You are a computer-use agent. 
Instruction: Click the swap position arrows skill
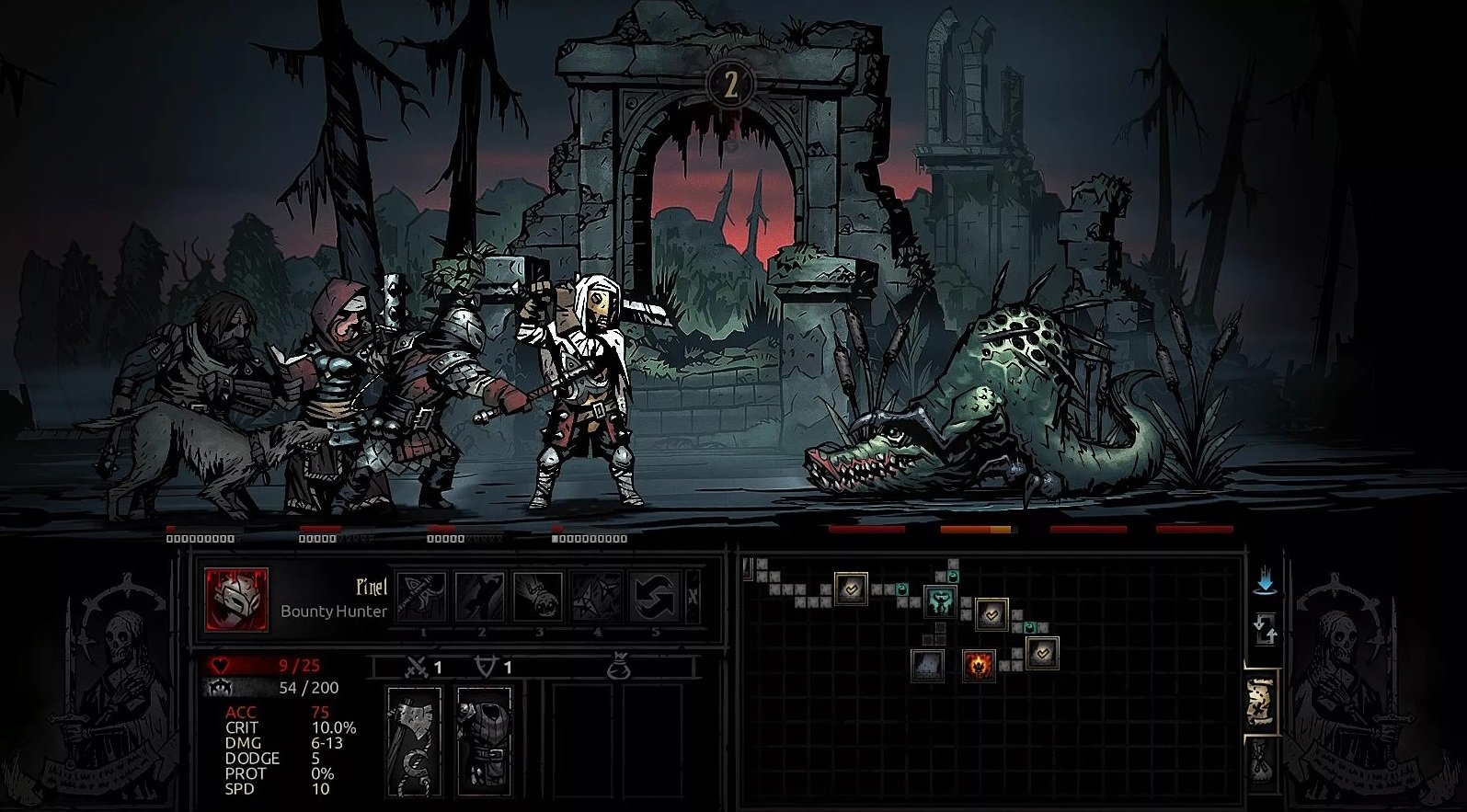tap(654, 598)
